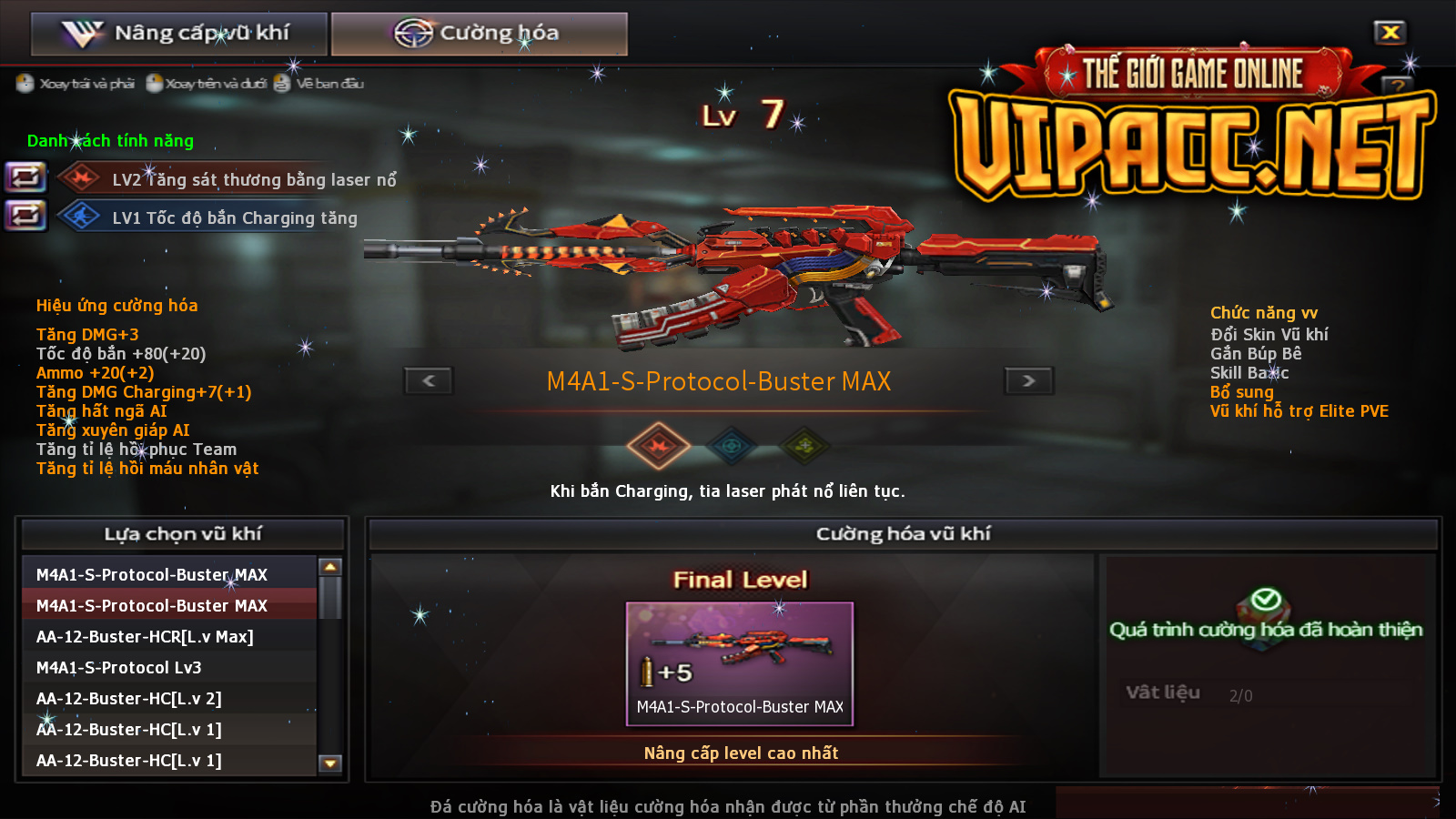
Task: Click the weapon list scroll-down arrow
Action: point(330,763)
